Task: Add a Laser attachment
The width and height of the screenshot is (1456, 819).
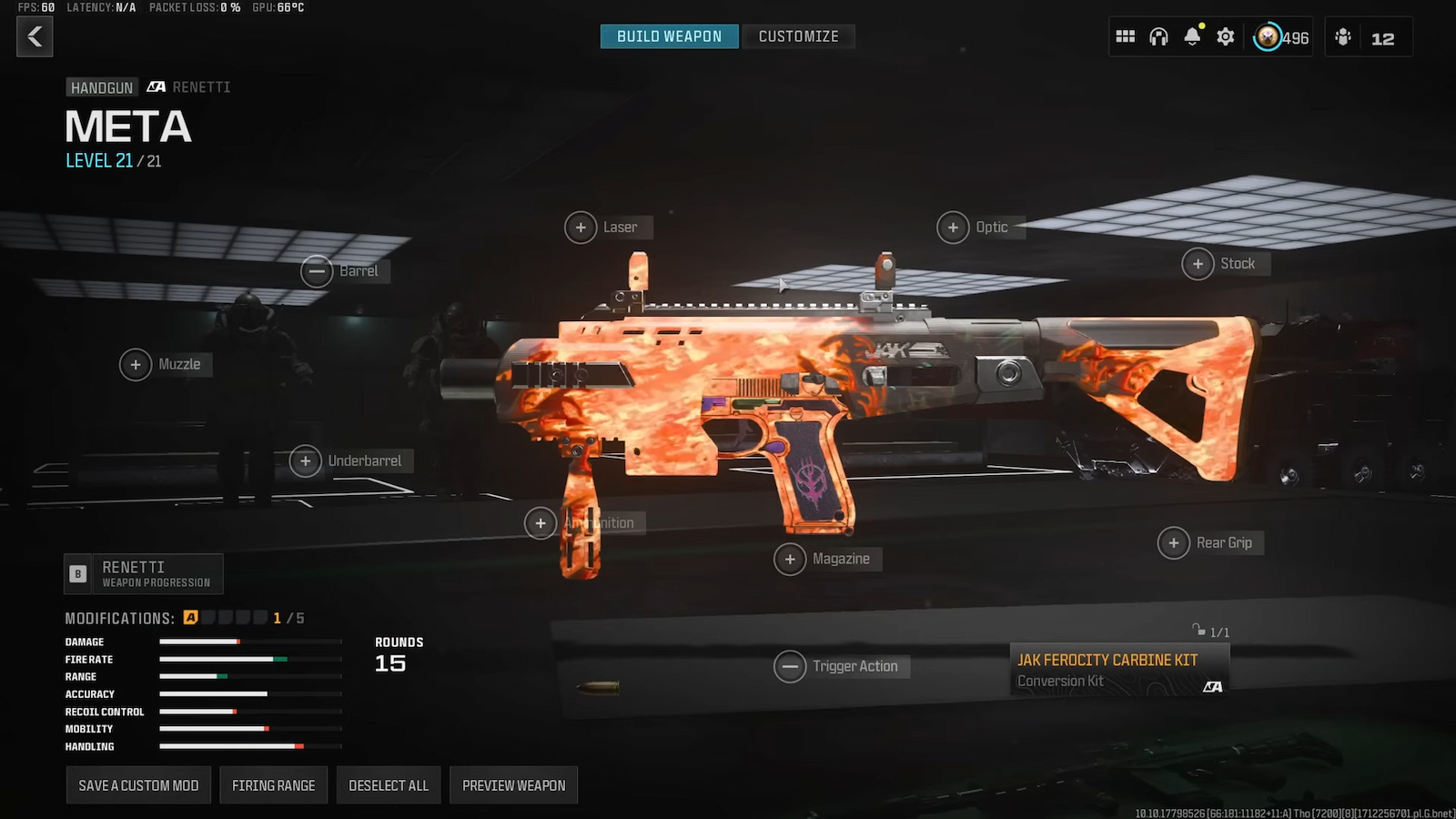Action: click(x=581, y=227)
